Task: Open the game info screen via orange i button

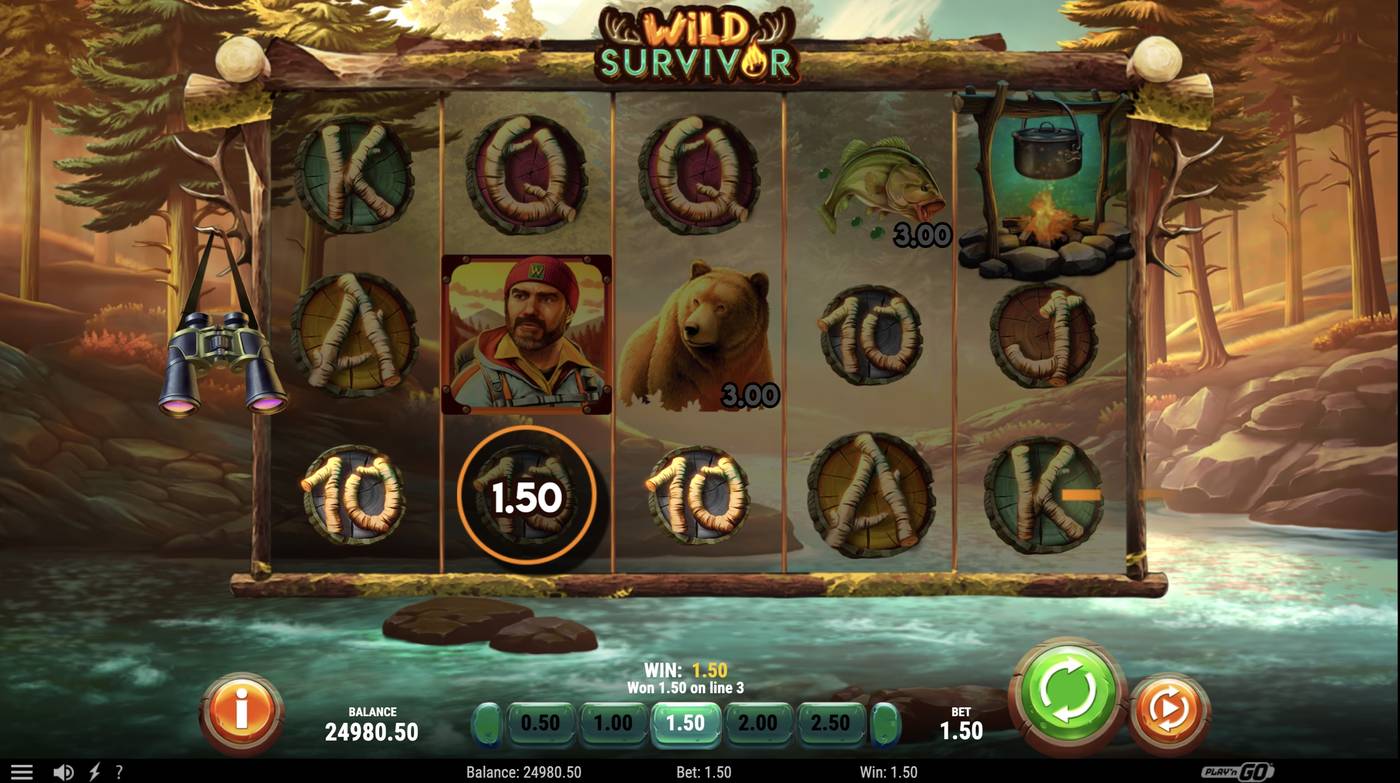Action: point(240,710)
